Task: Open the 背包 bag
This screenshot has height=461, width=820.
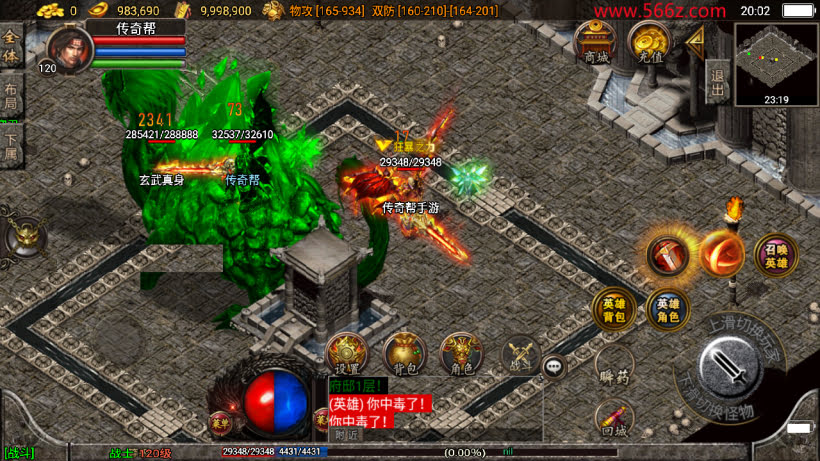Action: pos(405,353)
